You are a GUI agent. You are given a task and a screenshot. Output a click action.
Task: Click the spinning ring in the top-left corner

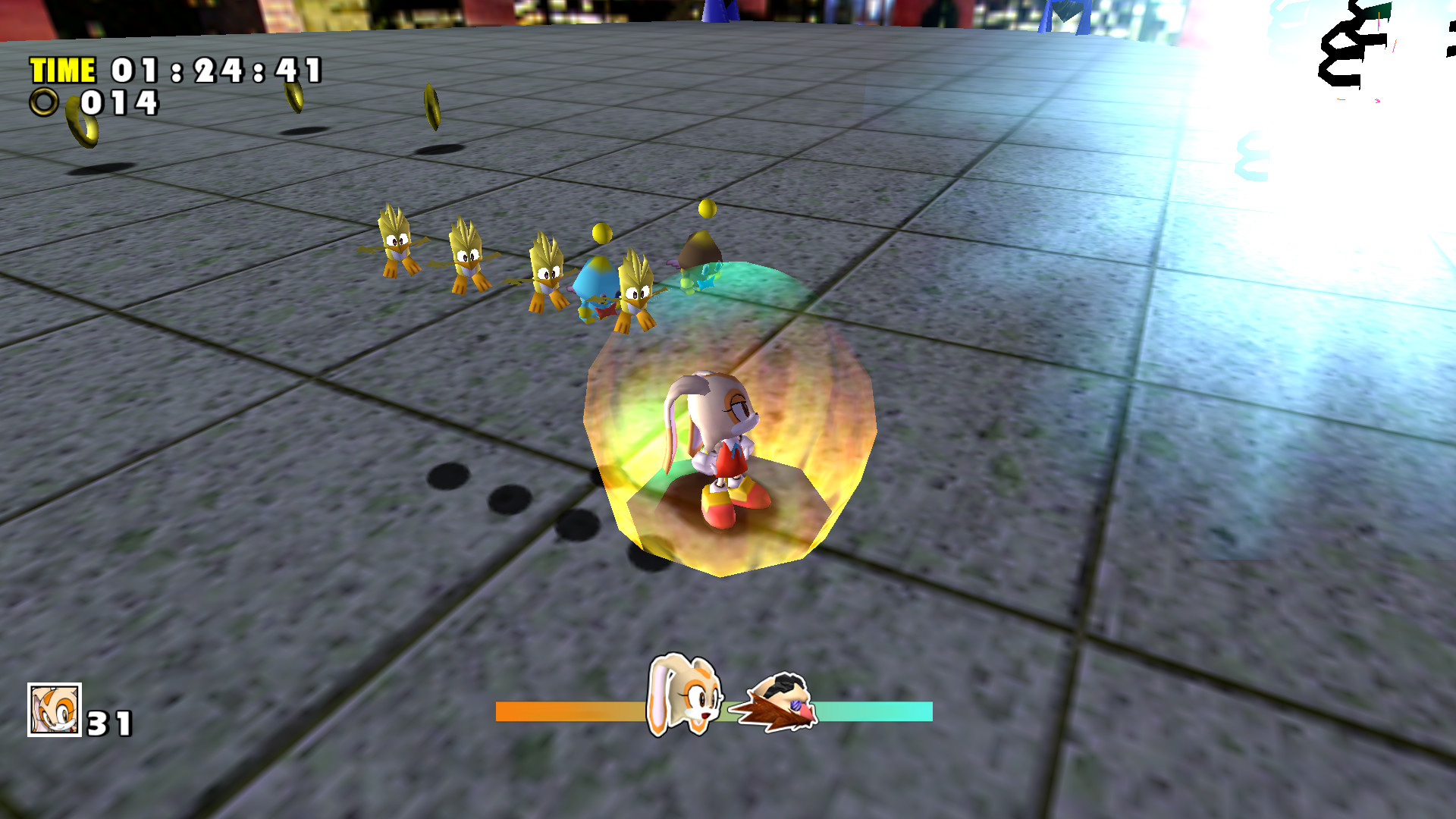click(83, 121)
